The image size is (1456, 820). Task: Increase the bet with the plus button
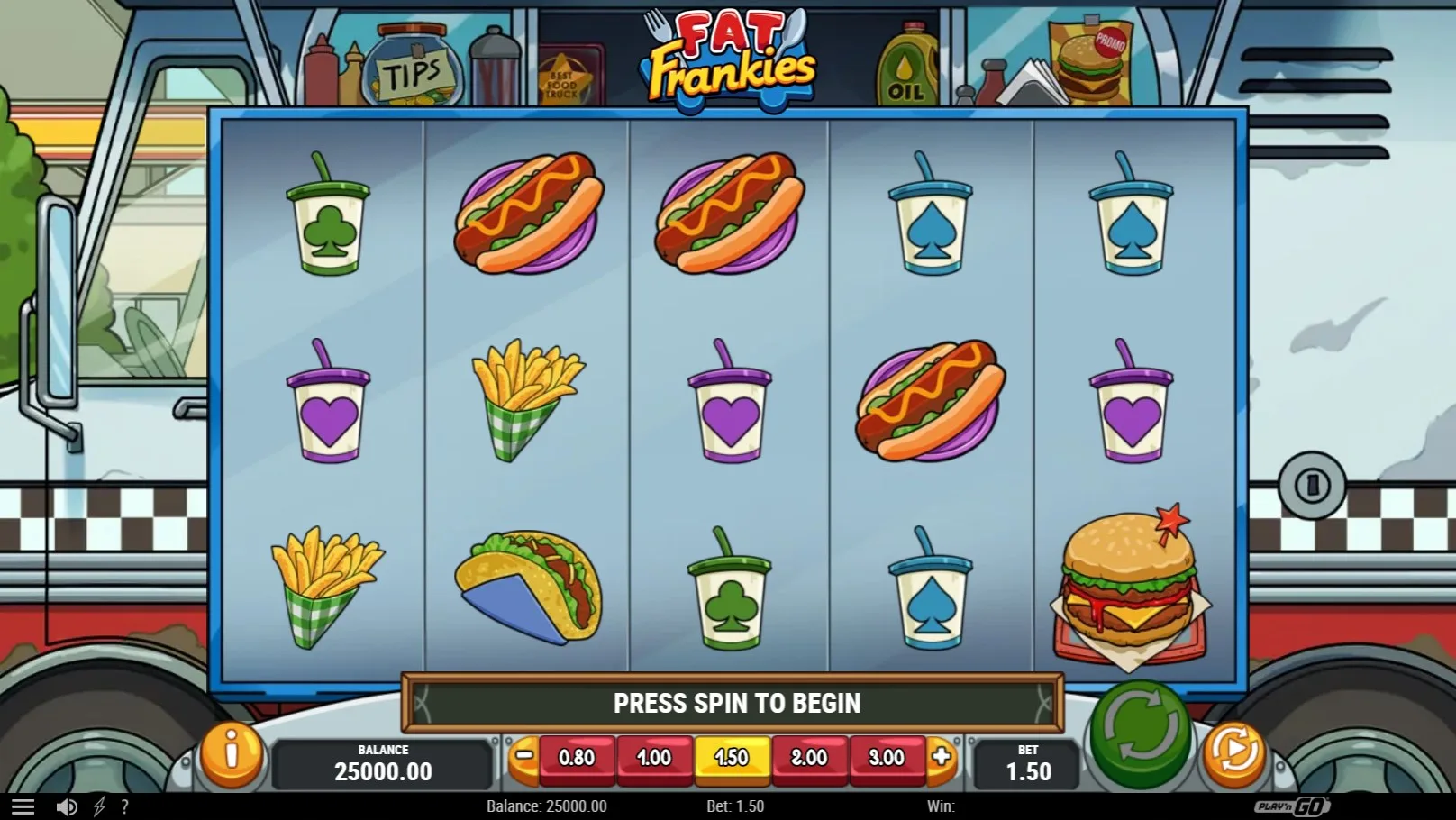coord(942,756)
